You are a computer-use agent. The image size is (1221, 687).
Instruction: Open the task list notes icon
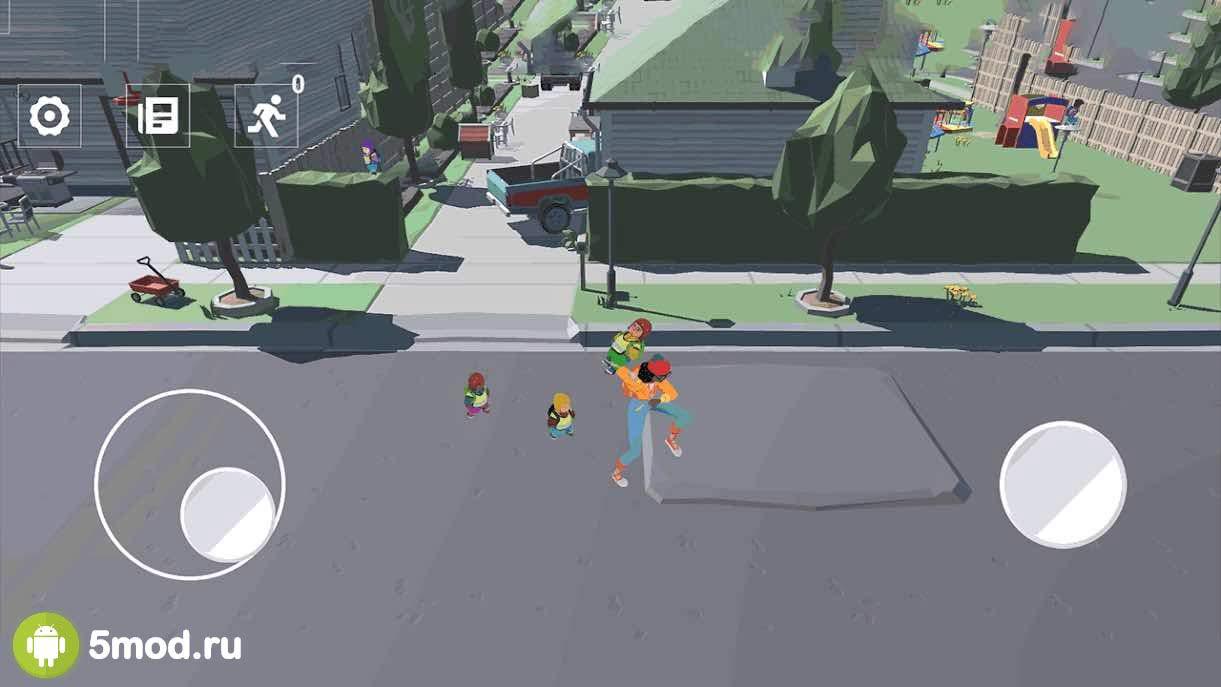[x=158, y=117]
